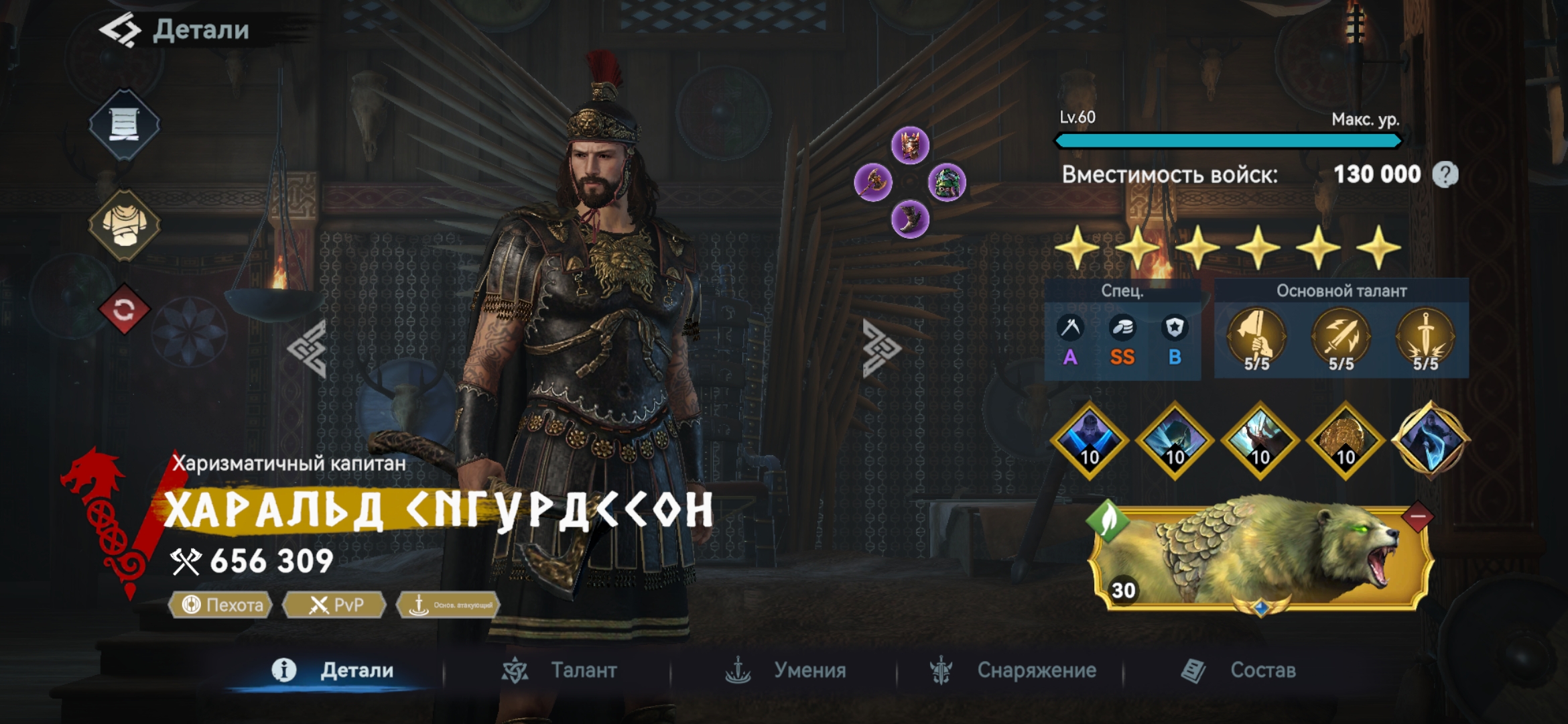
Task: Click the red swap hero button
Action: pos(124,310)
